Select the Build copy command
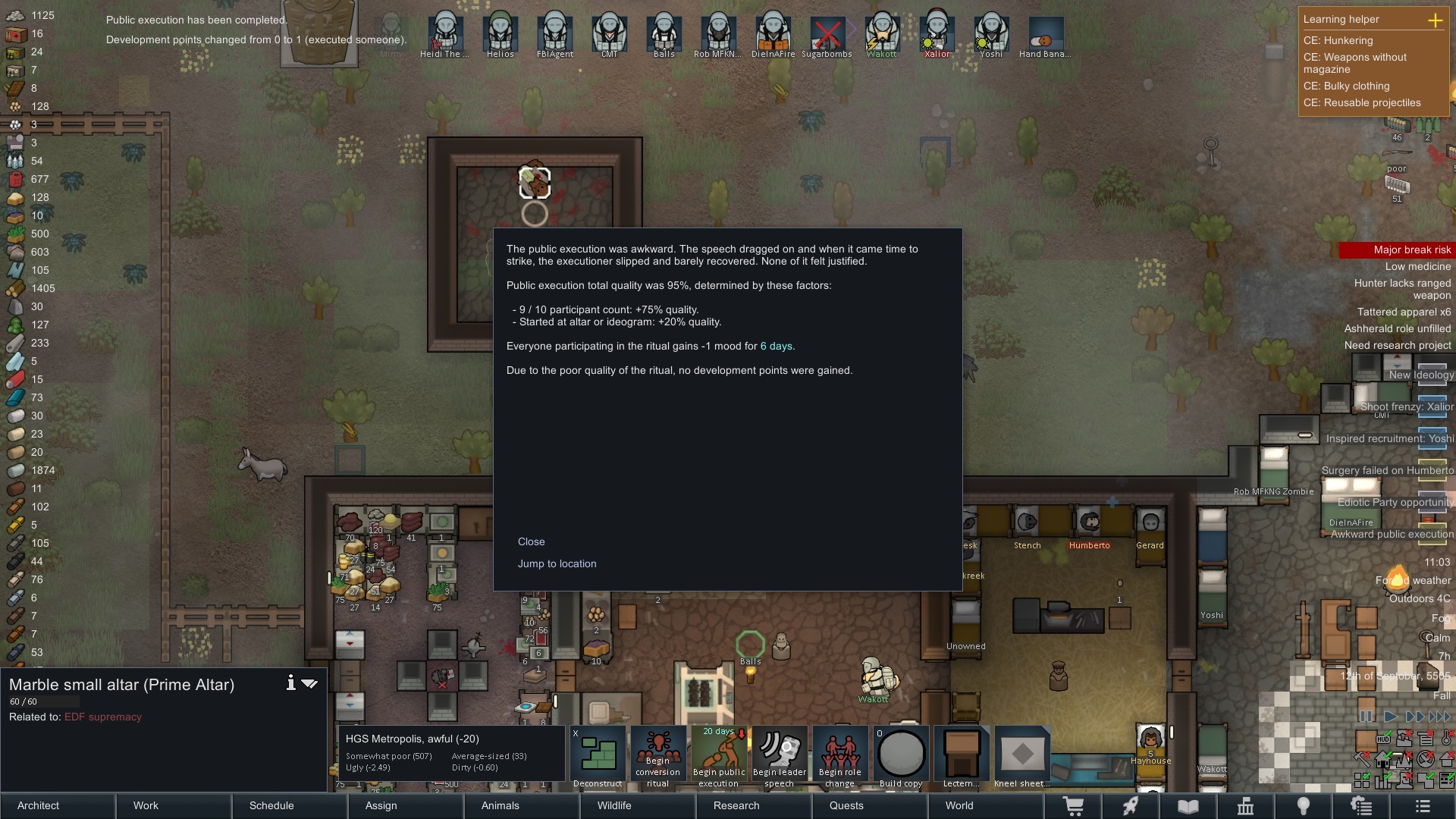Screen dimensions: 1456x819 click(x=901, y=756)
